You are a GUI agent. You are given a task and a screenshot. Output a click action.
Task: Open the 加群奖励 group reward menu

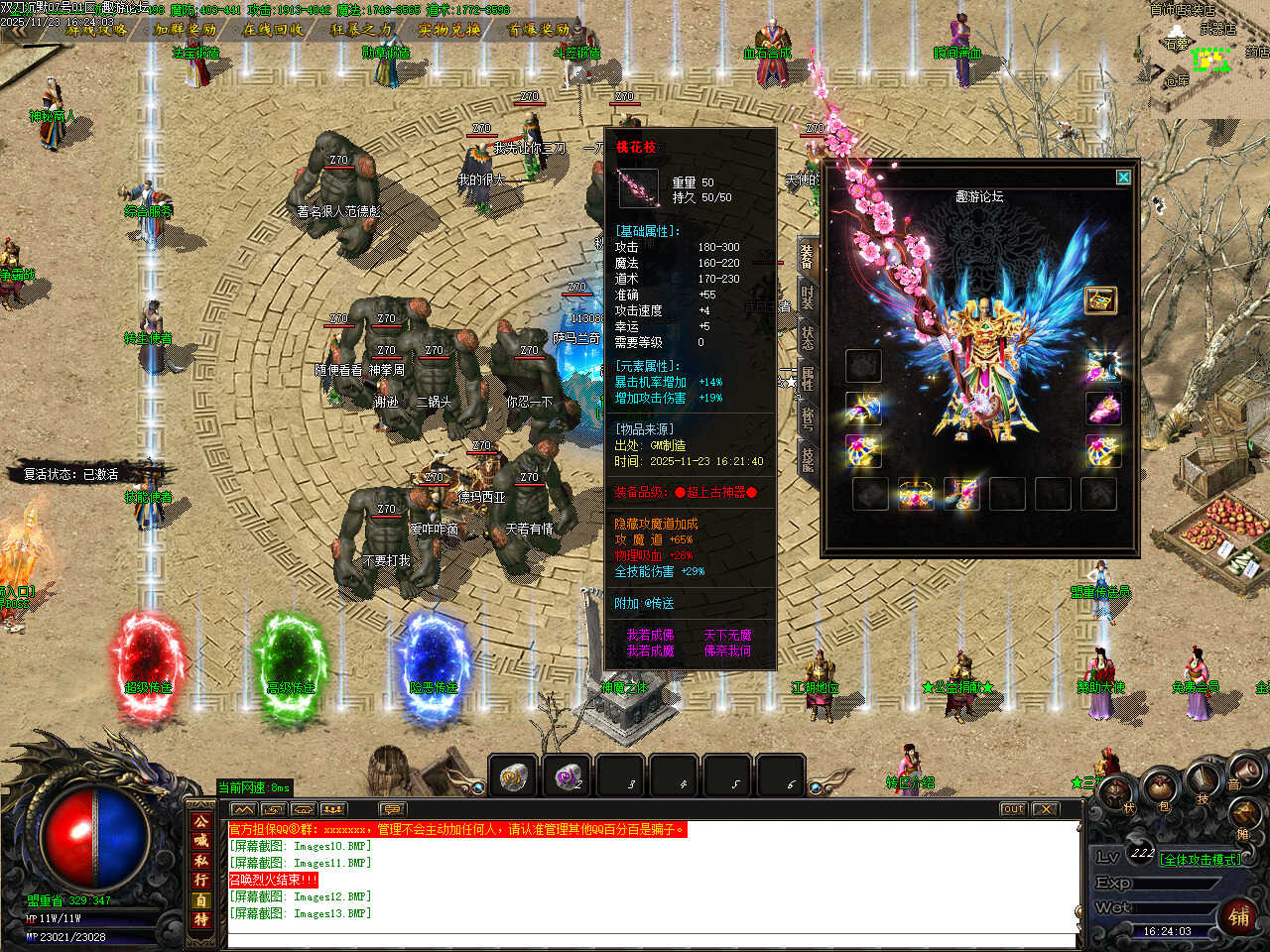[186, 30]
